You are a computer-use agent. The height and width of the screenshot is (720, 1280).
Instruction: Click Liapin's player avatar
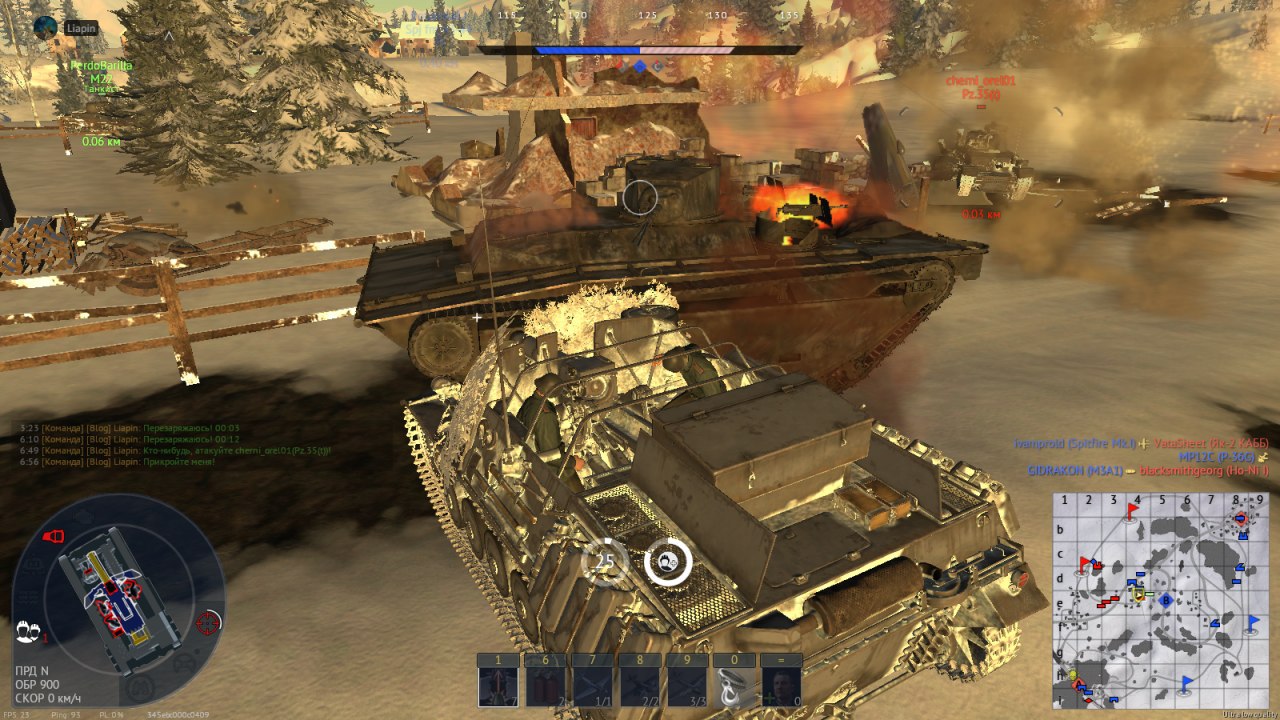coord(46,28)
